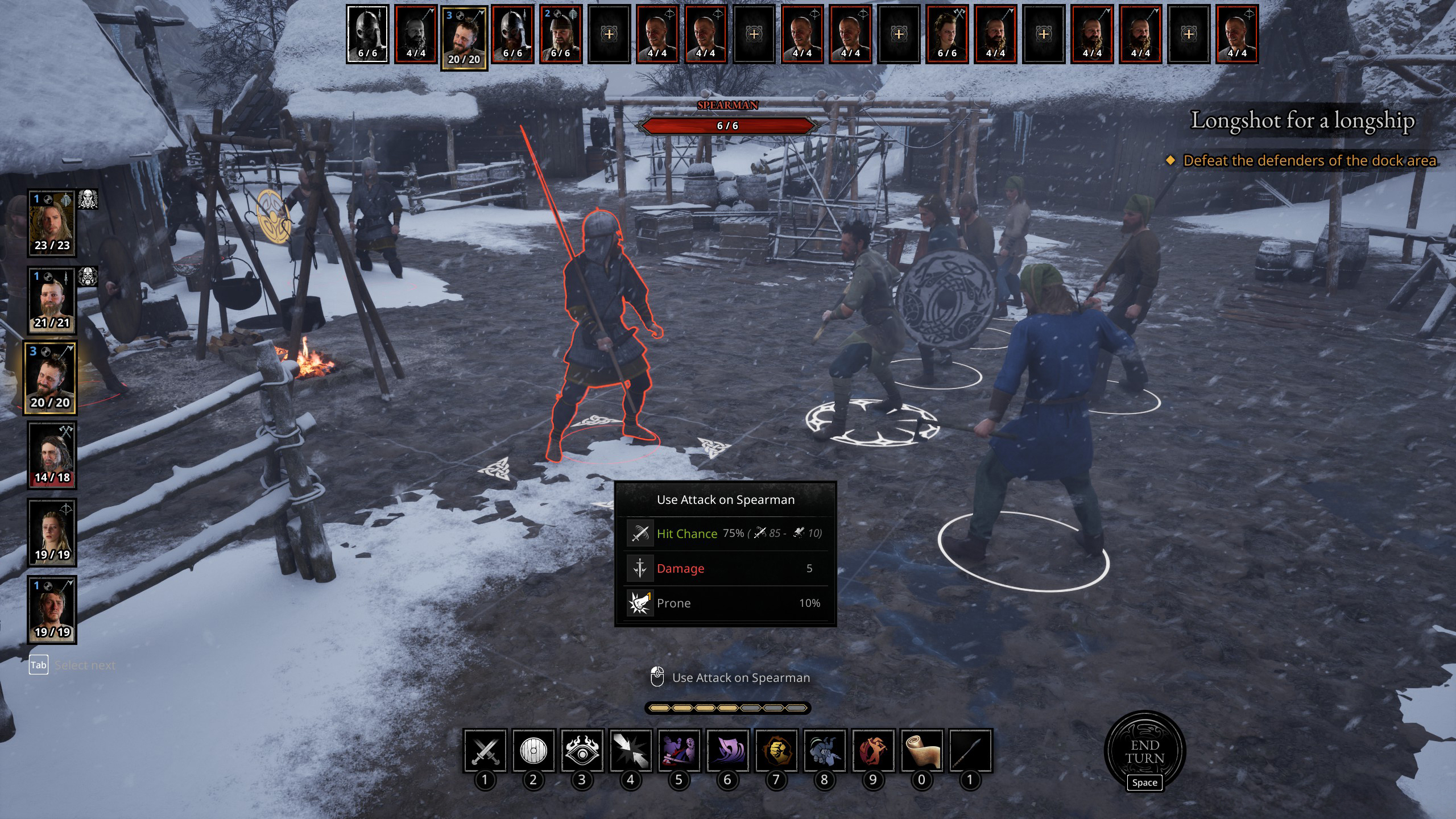The height and width of the screenshot is (819, 1456).
Task: Select the party member with 21/21 health
Action: (x=52, y=301)
